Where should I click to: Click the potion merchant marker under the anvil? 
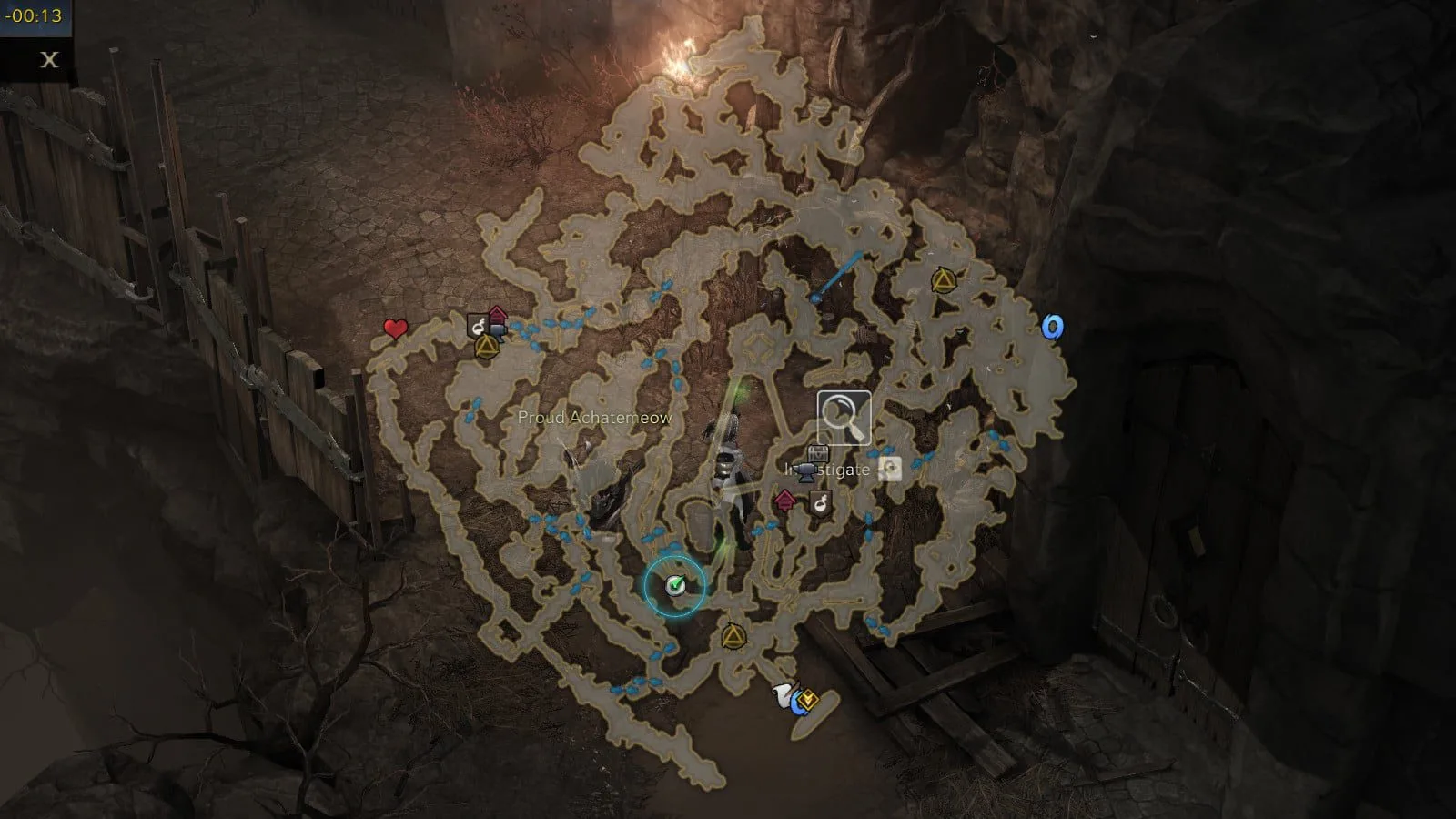click(820, 501)
